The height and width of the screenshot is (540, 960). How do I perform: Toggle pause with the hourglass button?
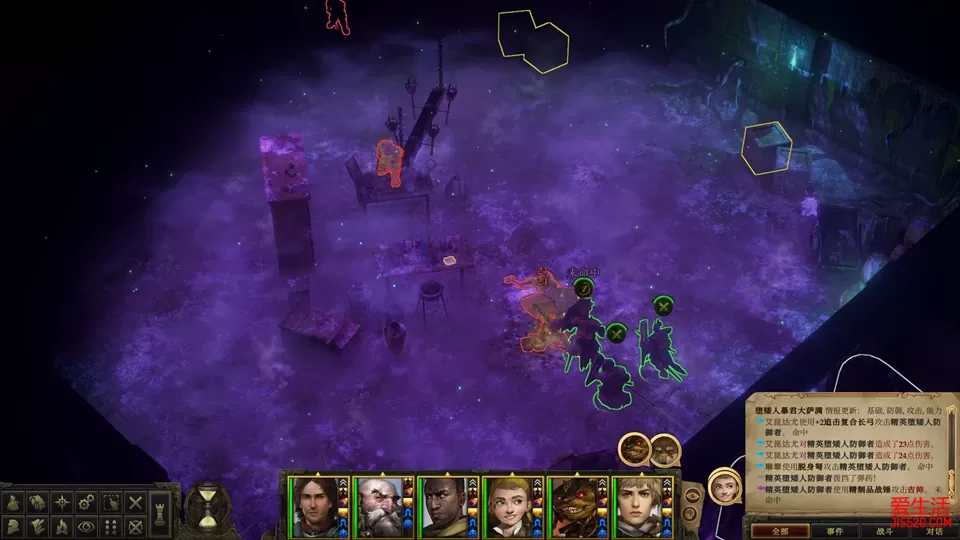click(x=206, y=507)
